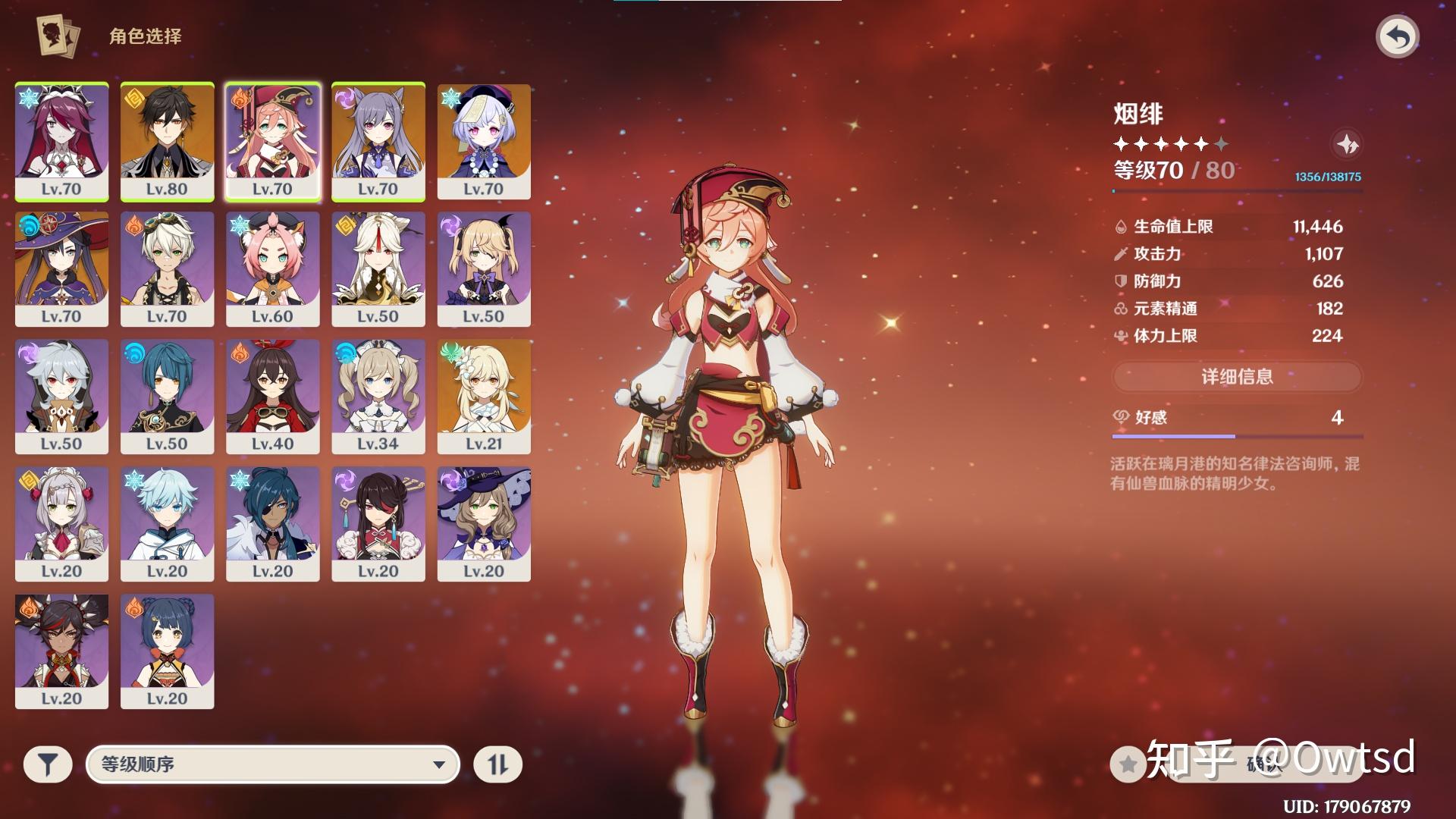Click the dropdown arrow on the sort selector

tap(441, 765)
